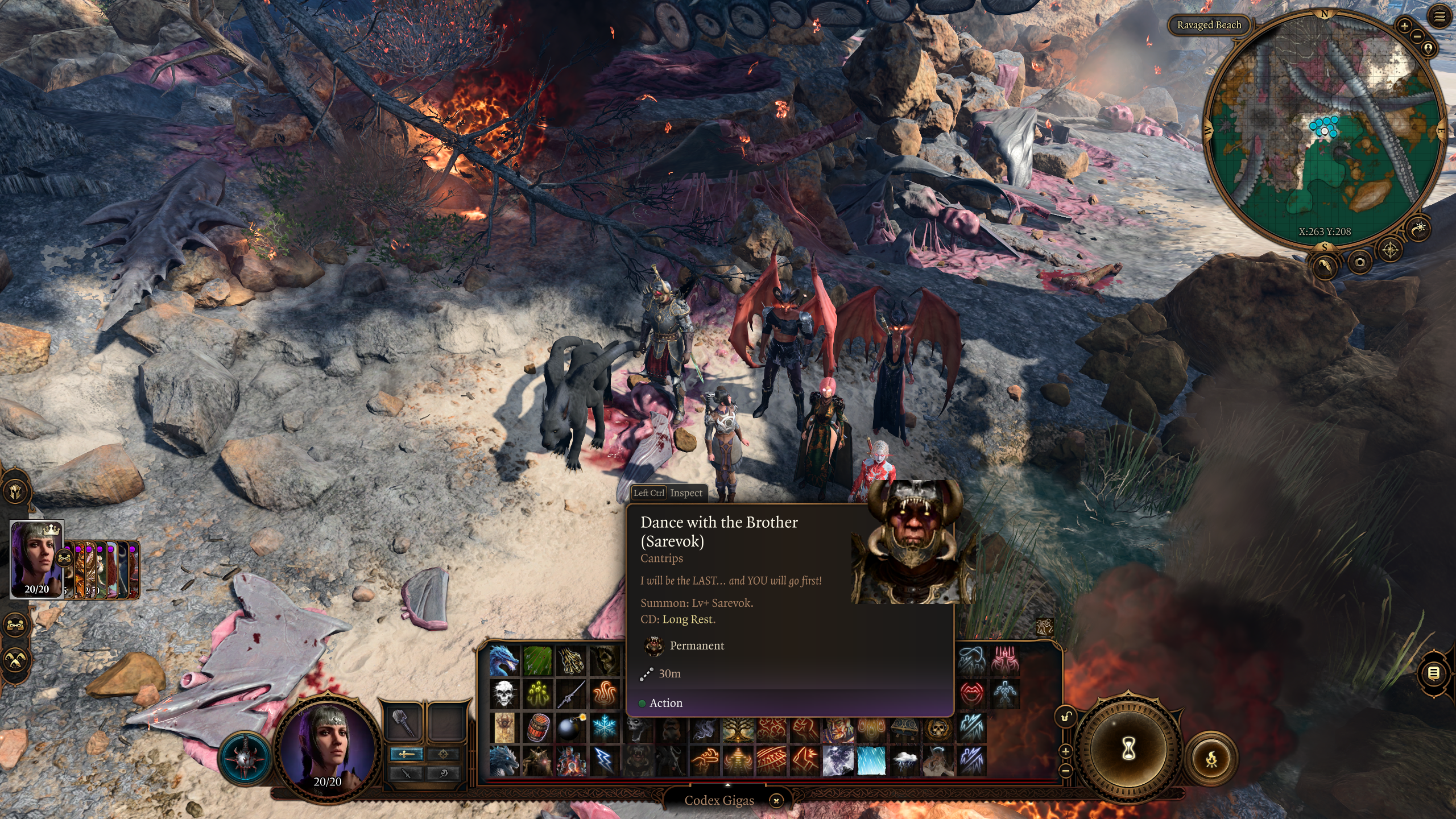
Task: Select the shovel weapon slot
Action: [403, 723]
